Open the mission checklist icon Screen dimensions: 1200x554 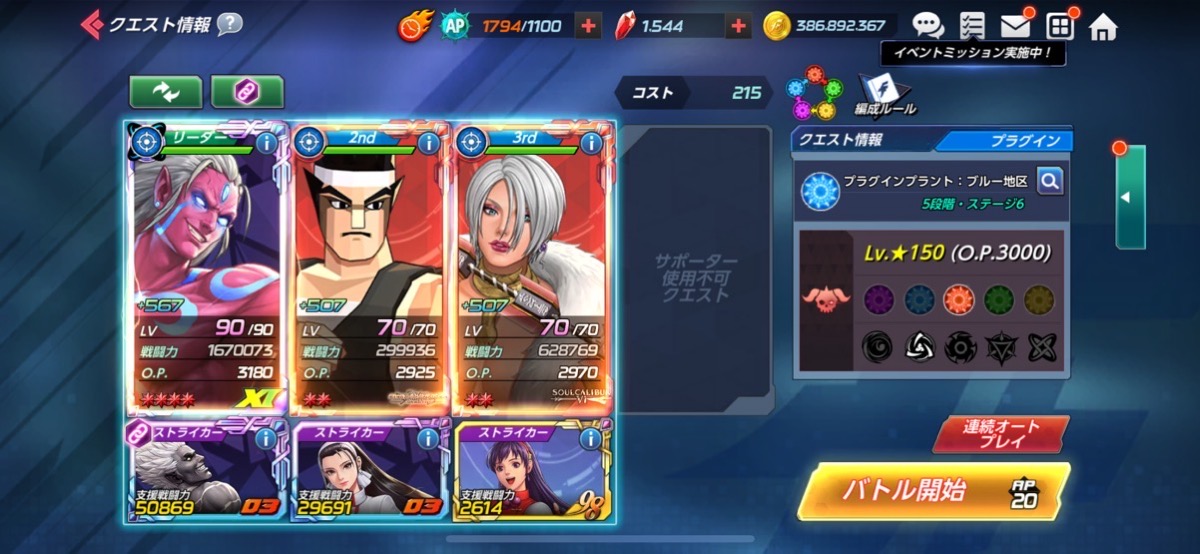point(971,26)
